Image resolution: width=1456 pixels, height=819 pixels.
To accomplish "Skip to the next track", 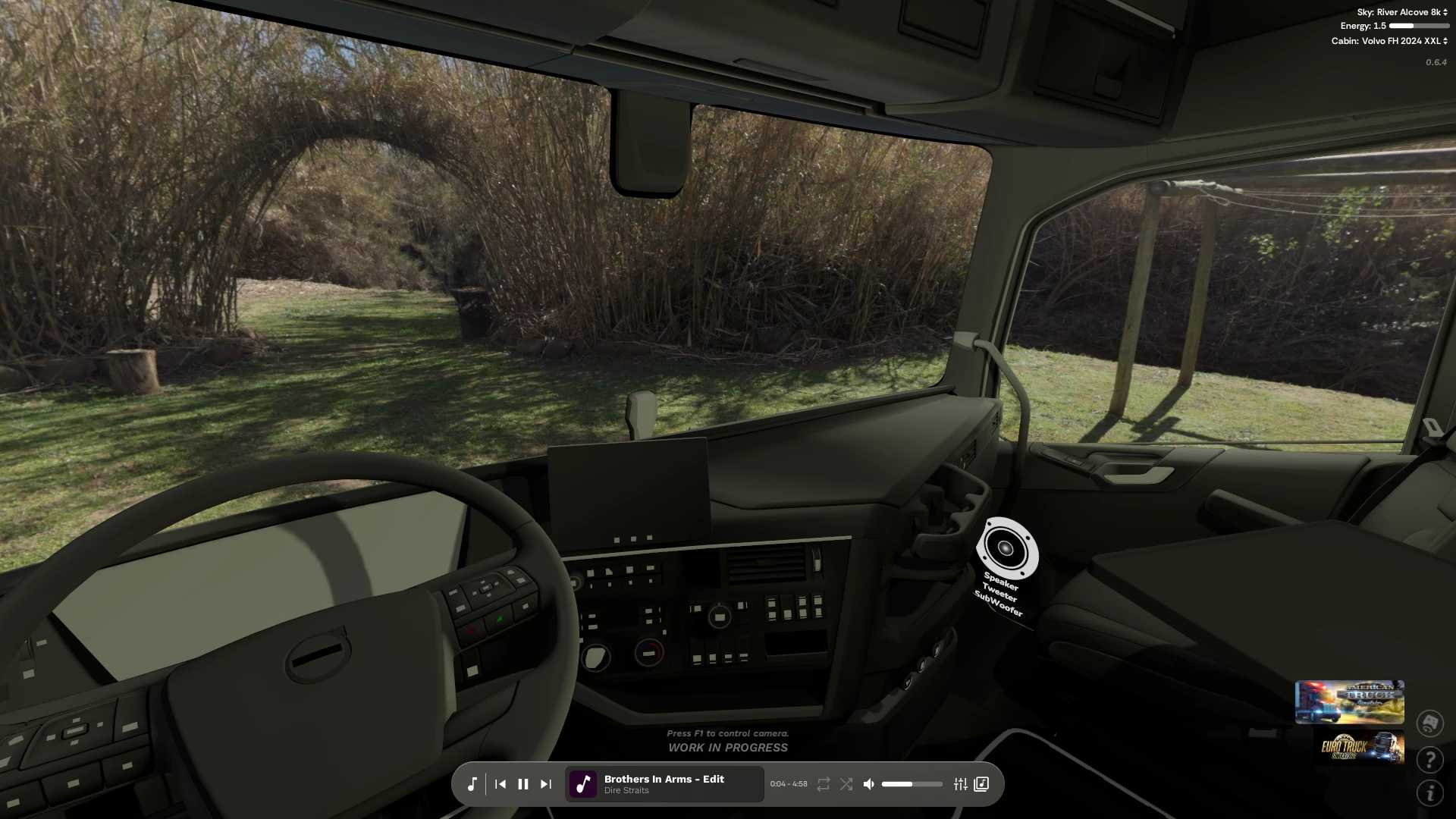I will [x=546, y=784].
